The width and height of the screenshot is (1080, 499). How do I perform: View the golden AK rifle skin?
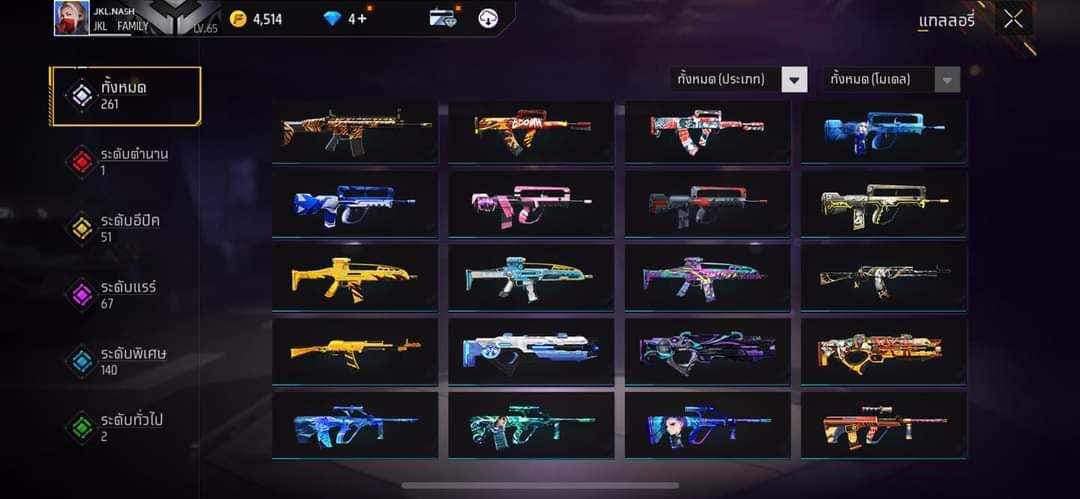(x=355, y=351)
